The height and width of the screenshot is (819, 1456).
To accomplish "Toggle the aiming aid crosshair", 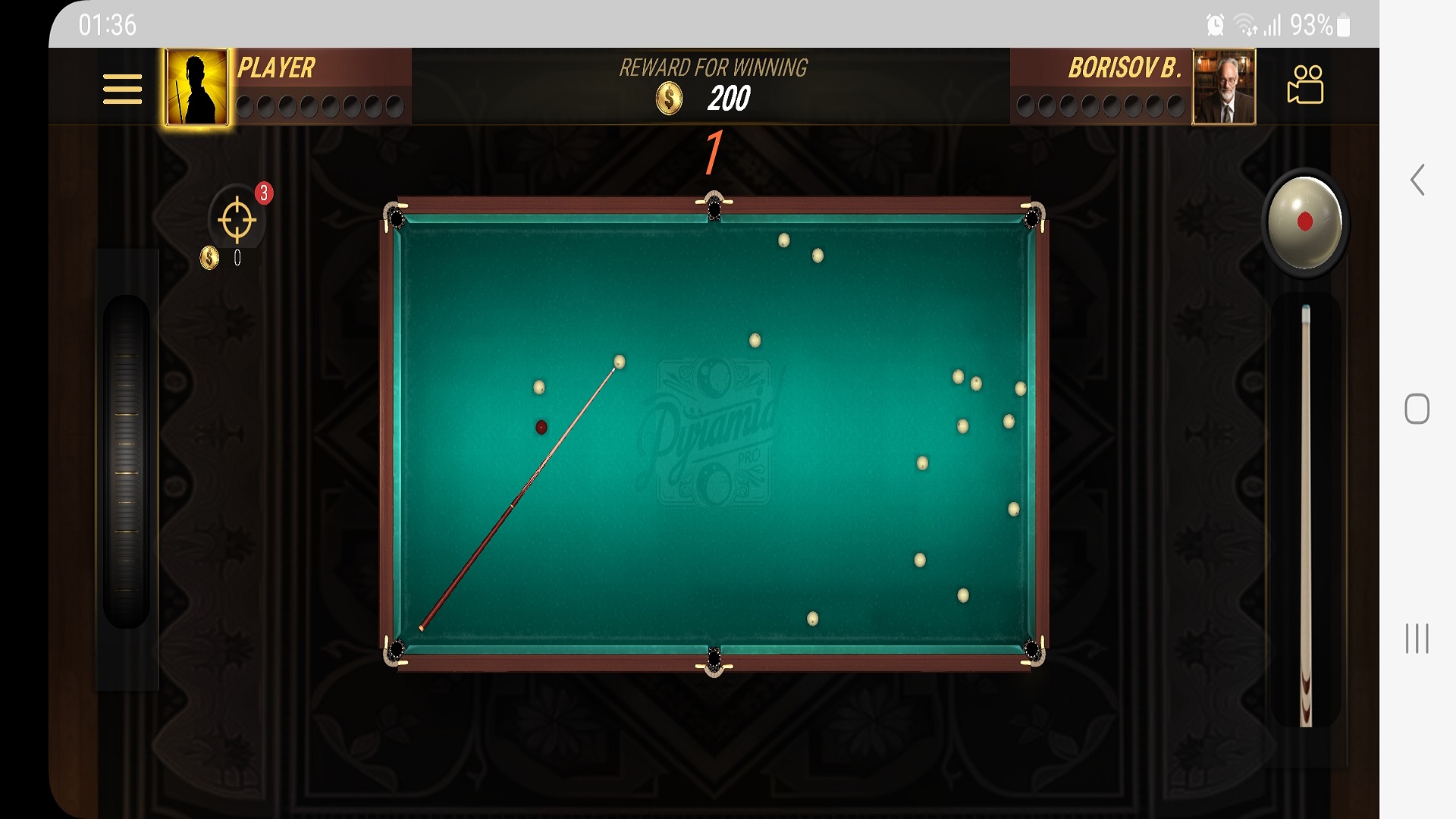I will 237,220.
